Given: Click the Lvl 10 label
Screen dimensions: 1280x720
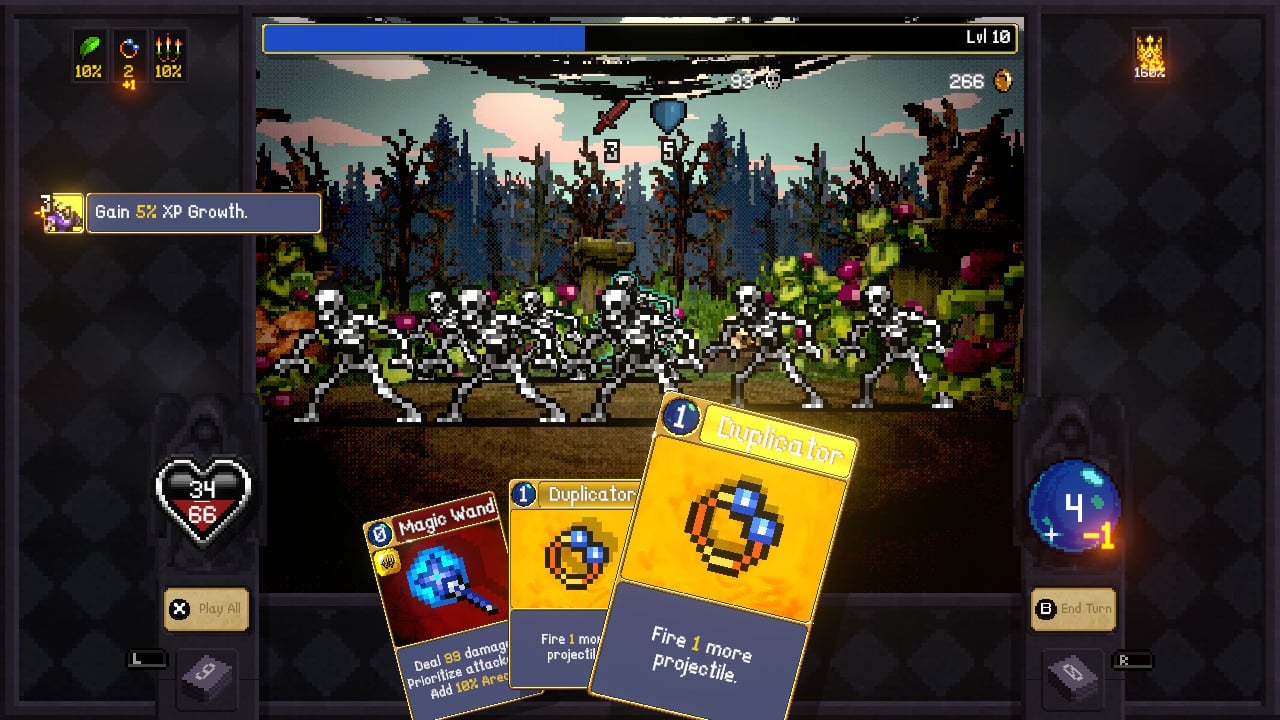Looking at the screenshot, I should tap(989, 36).
